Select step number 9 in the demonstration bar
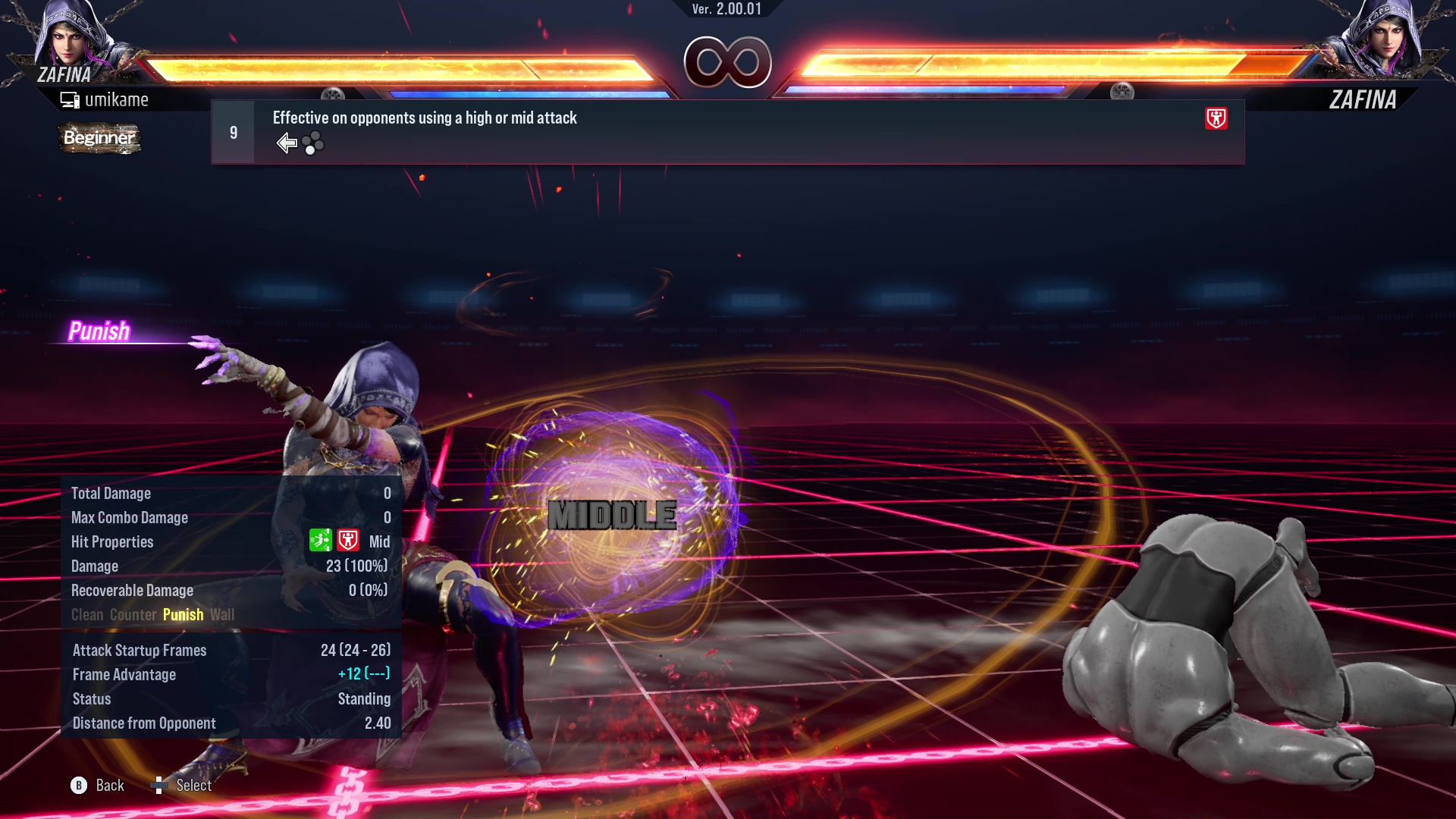This screenshot has height=819, width=1456. click(x=233, y=132)
